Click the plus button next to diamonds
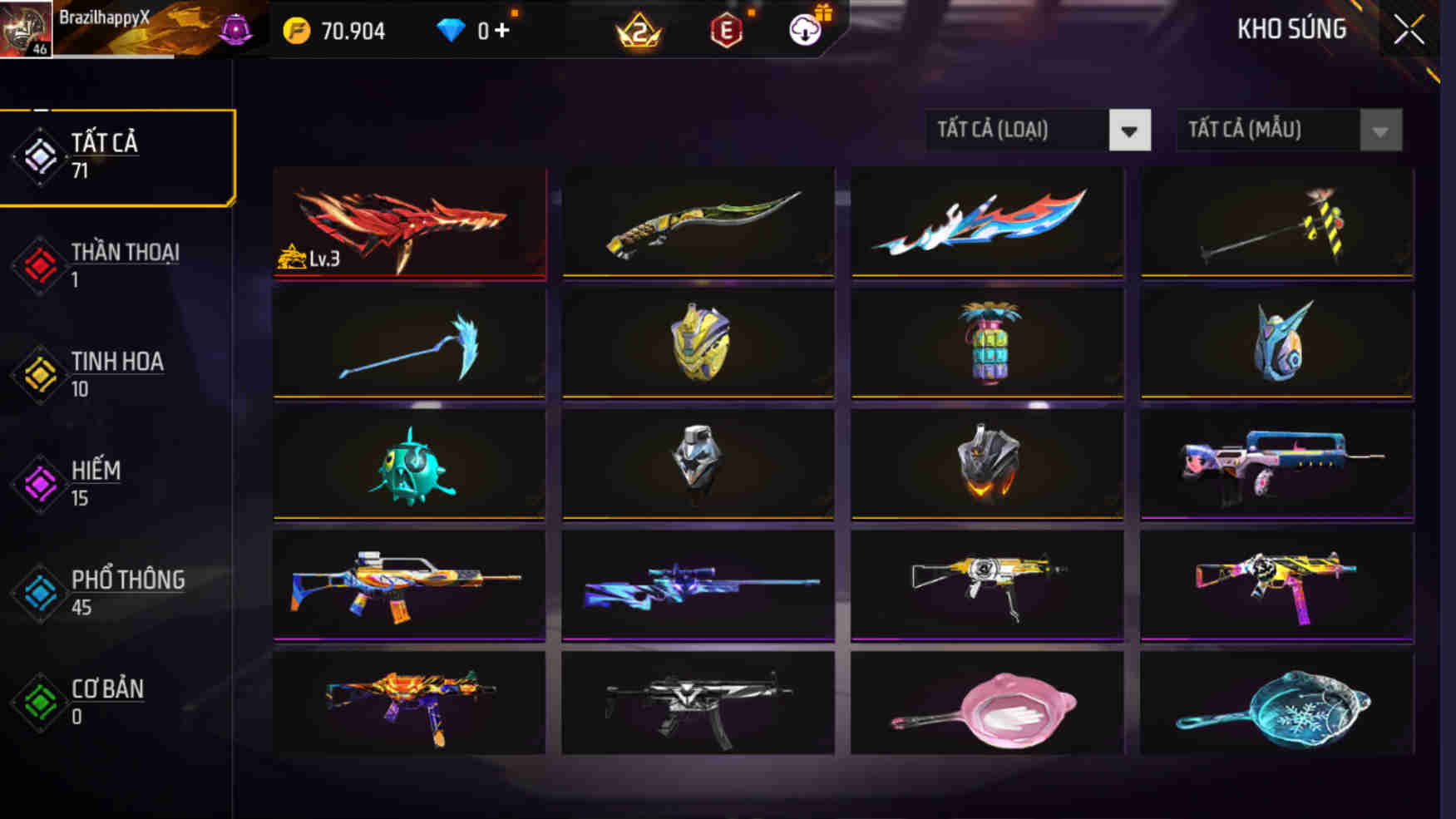 point(500,30)
